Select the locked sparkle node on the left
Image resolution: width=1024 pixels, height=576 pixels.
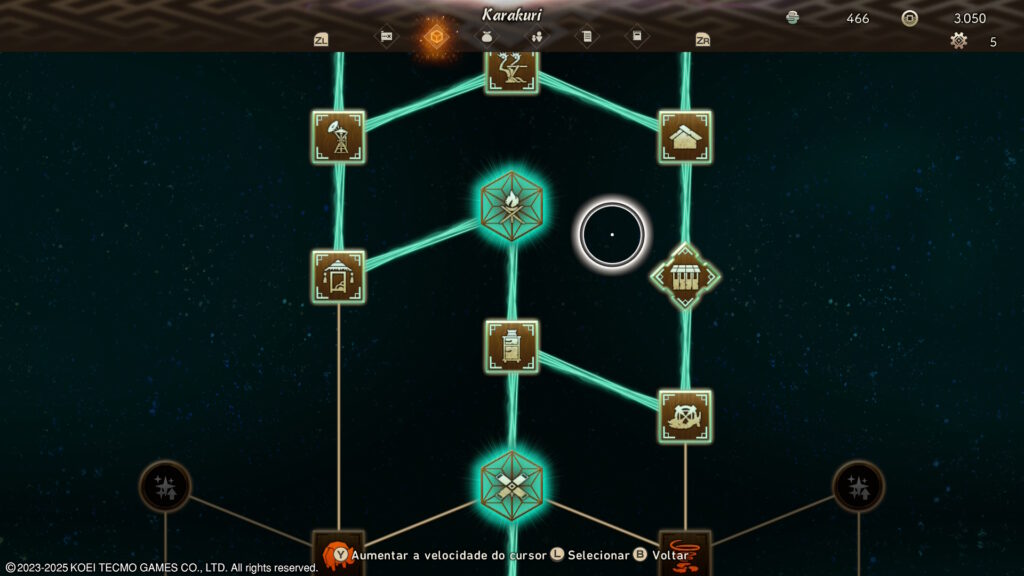(x=165, y=487)
